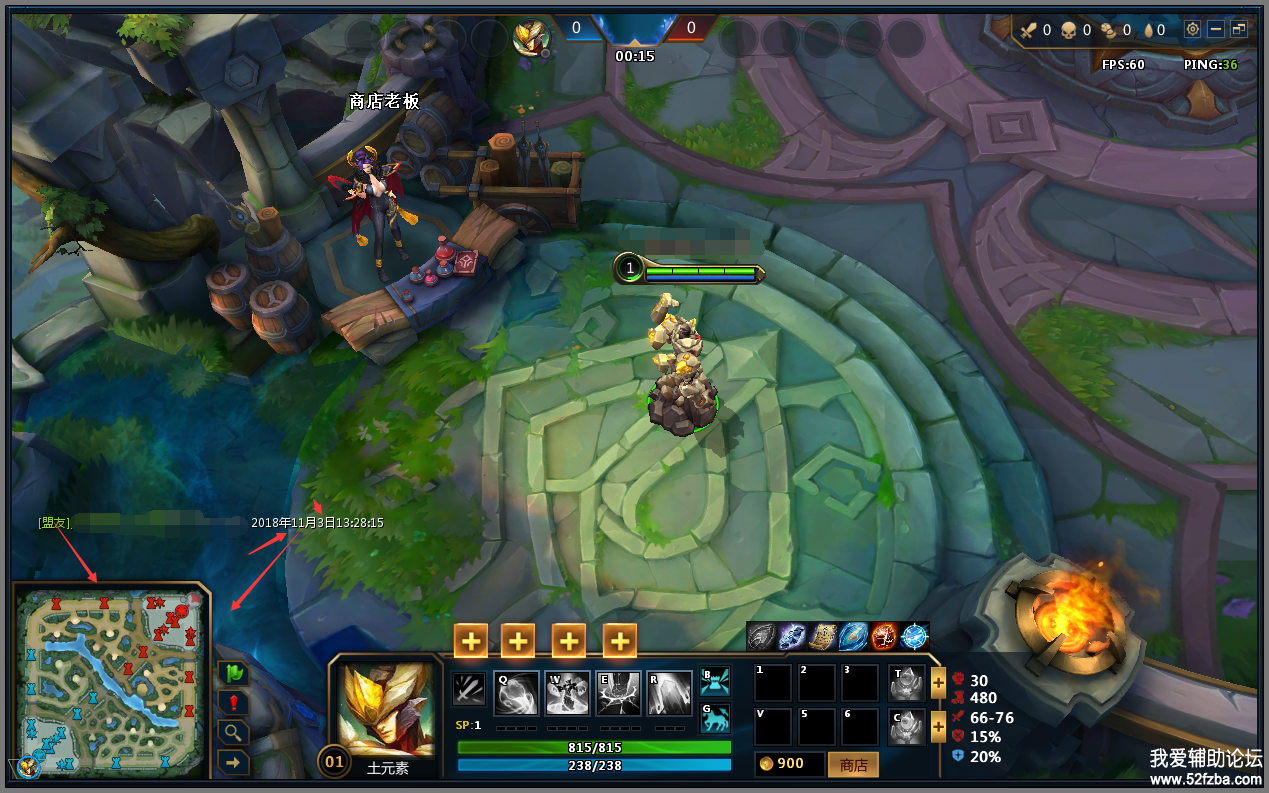Click the B recall icon

tap(715, 681)
